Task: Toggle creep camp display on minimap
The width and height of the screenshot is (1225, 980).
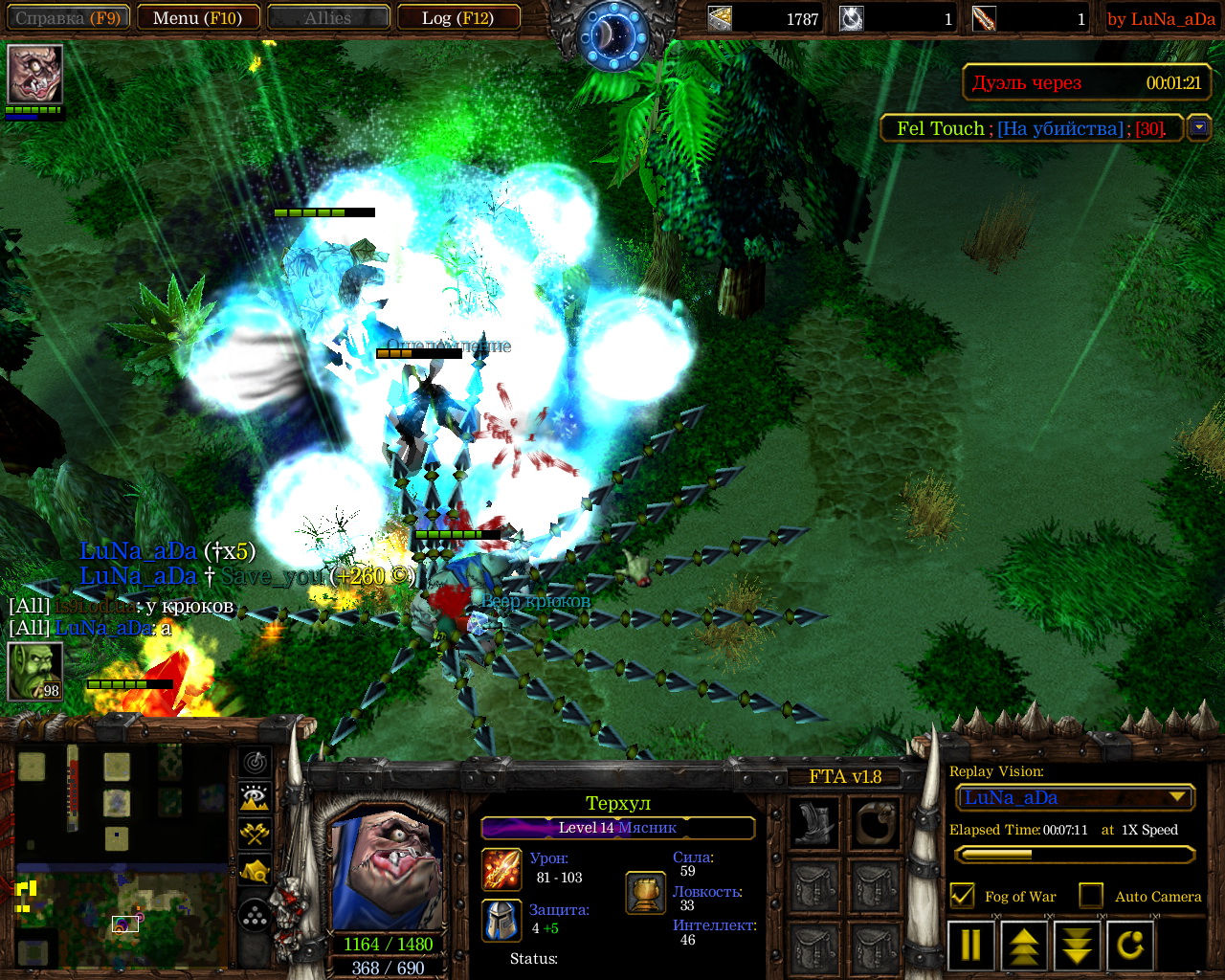Action: (x=255, y=871)
